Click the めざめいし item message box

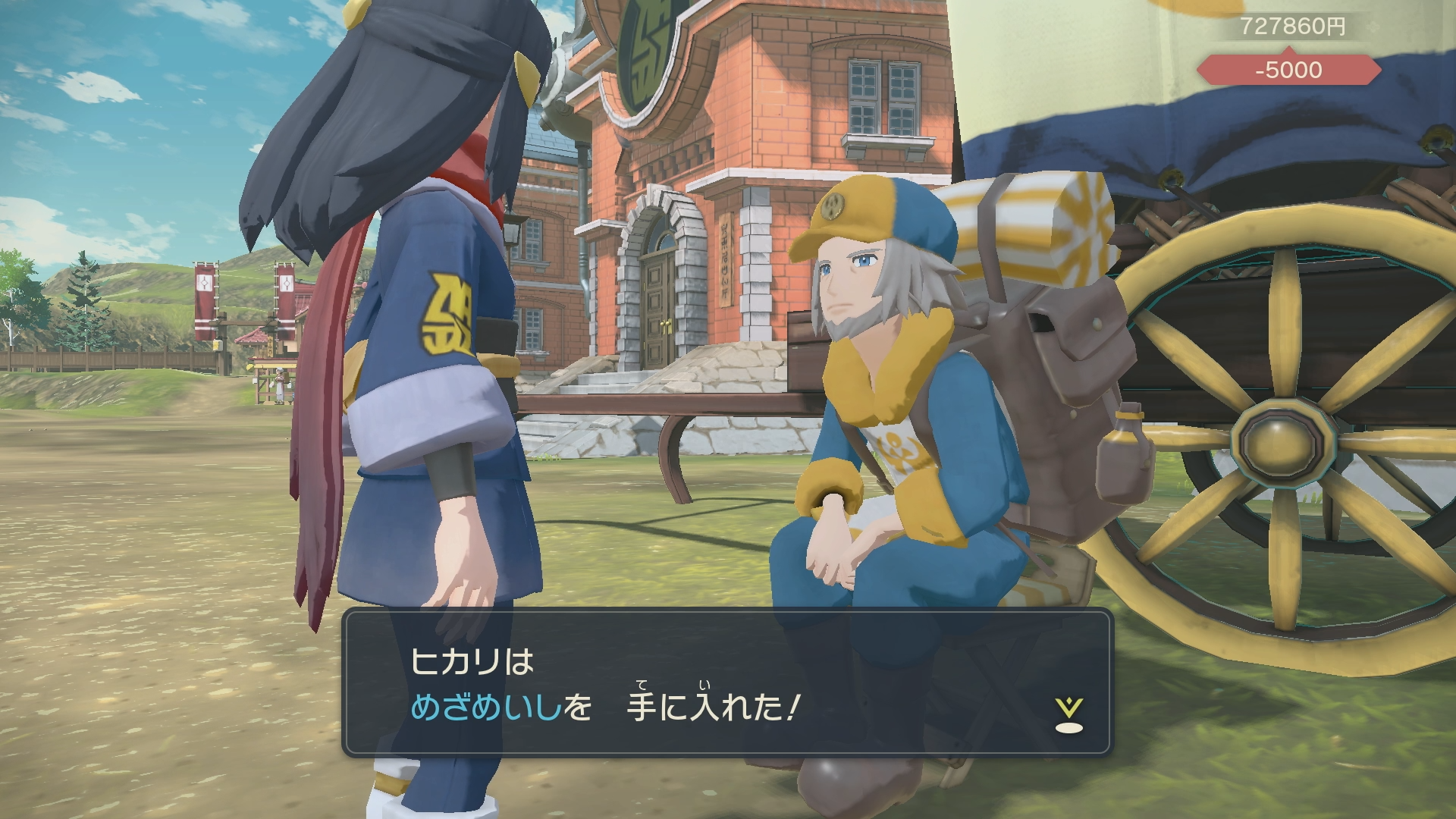726,682
